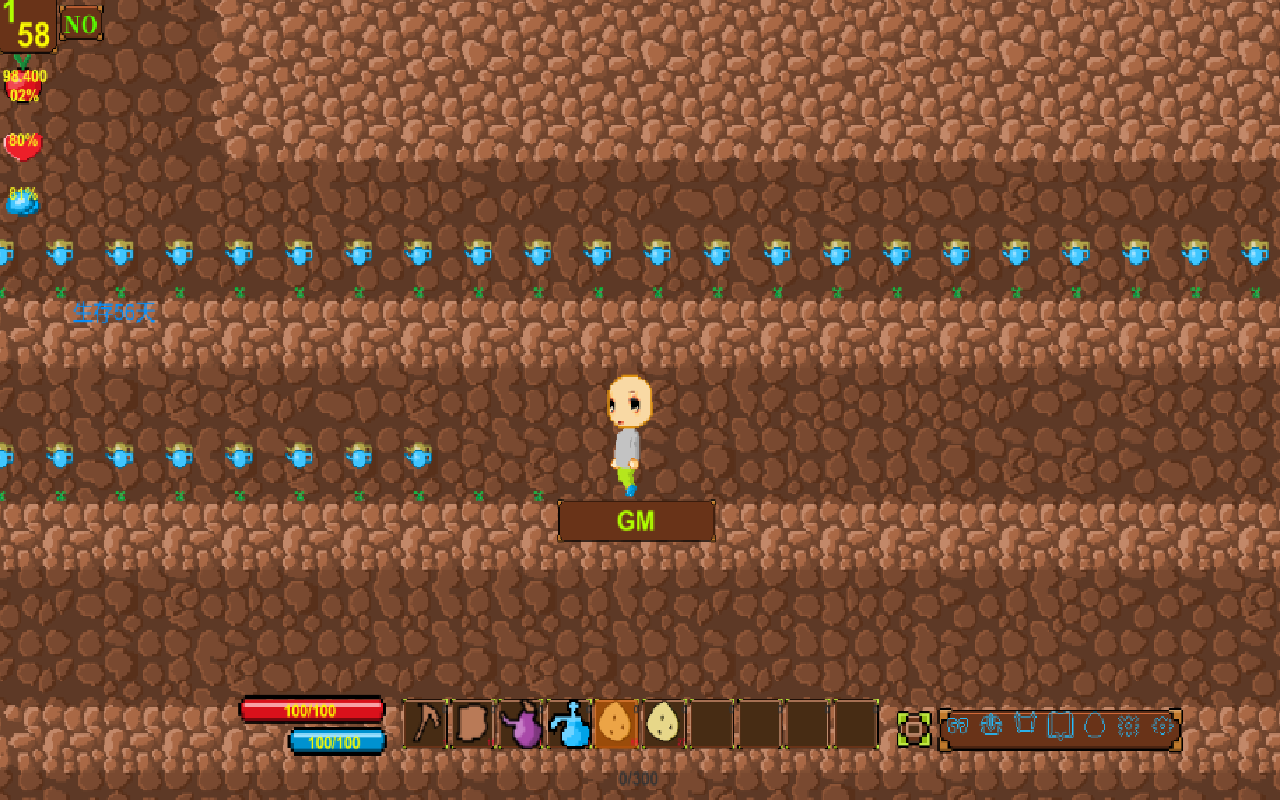Open the binoculars icon in the menu bar
Image resolution: width=1280 pixels, height=800 pixels.
[x=957, y=725]
